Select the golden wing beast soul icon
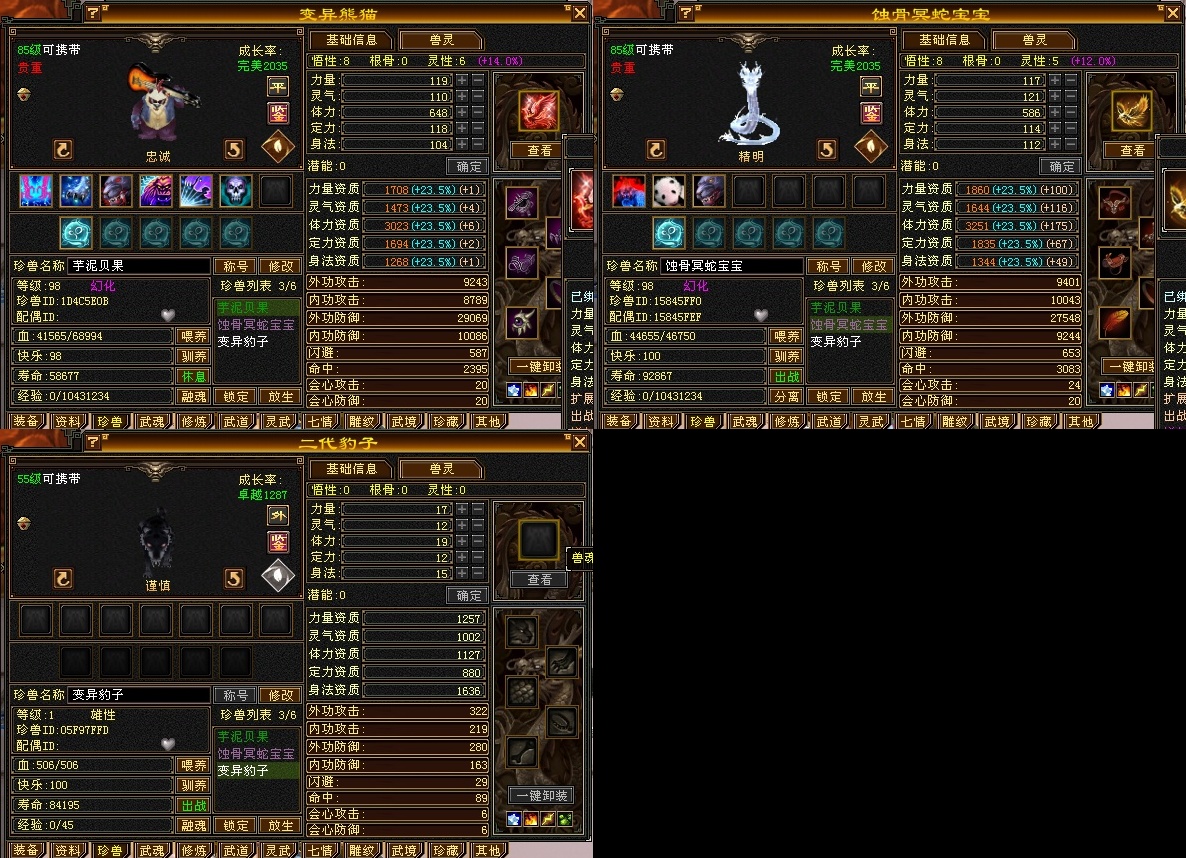 click(x=1131, y=112)
